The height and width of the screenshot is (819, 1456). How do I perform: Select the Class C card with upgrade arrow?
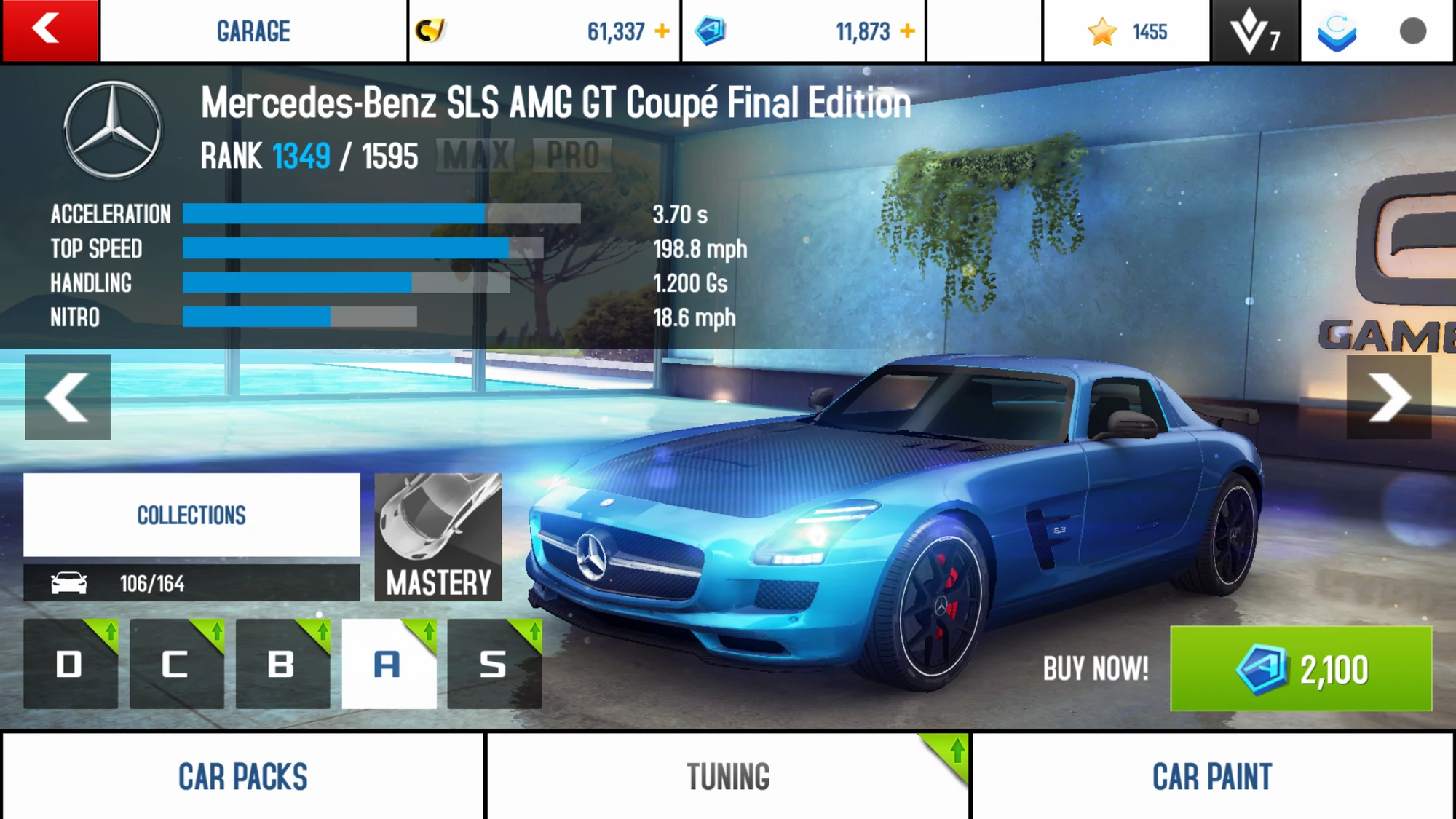pyautogui.click(x=175, y=664)
